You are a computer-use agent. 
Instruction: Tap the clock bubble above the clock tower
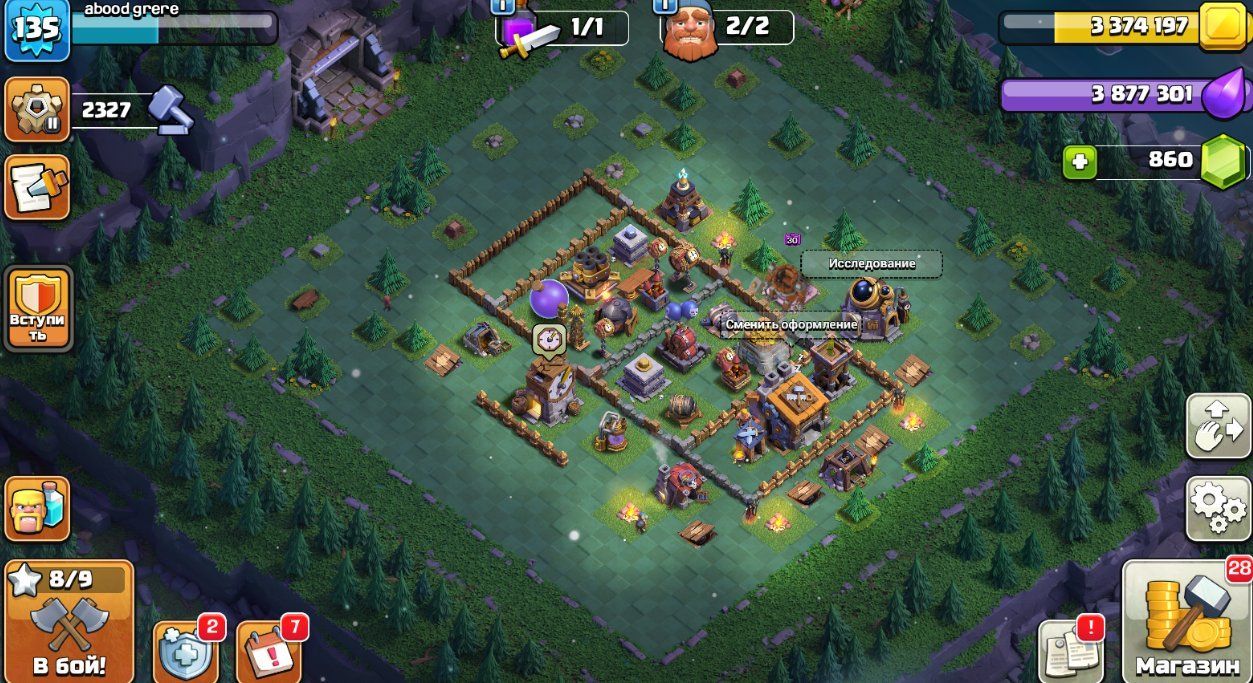546,338
